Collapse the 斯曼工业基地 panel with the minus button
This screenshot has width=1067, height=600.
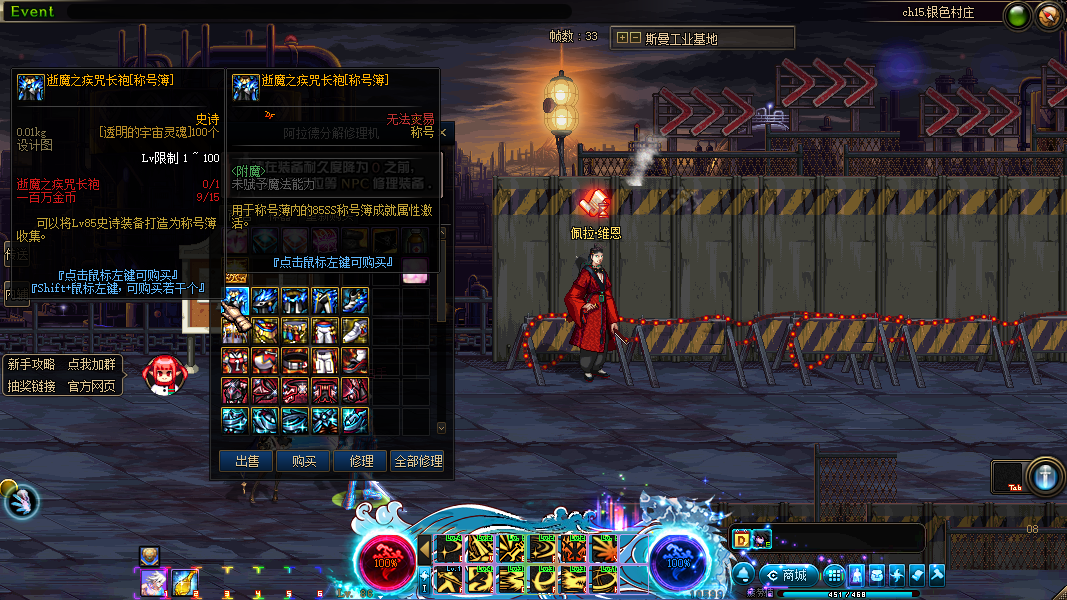[x=635, y=38]
